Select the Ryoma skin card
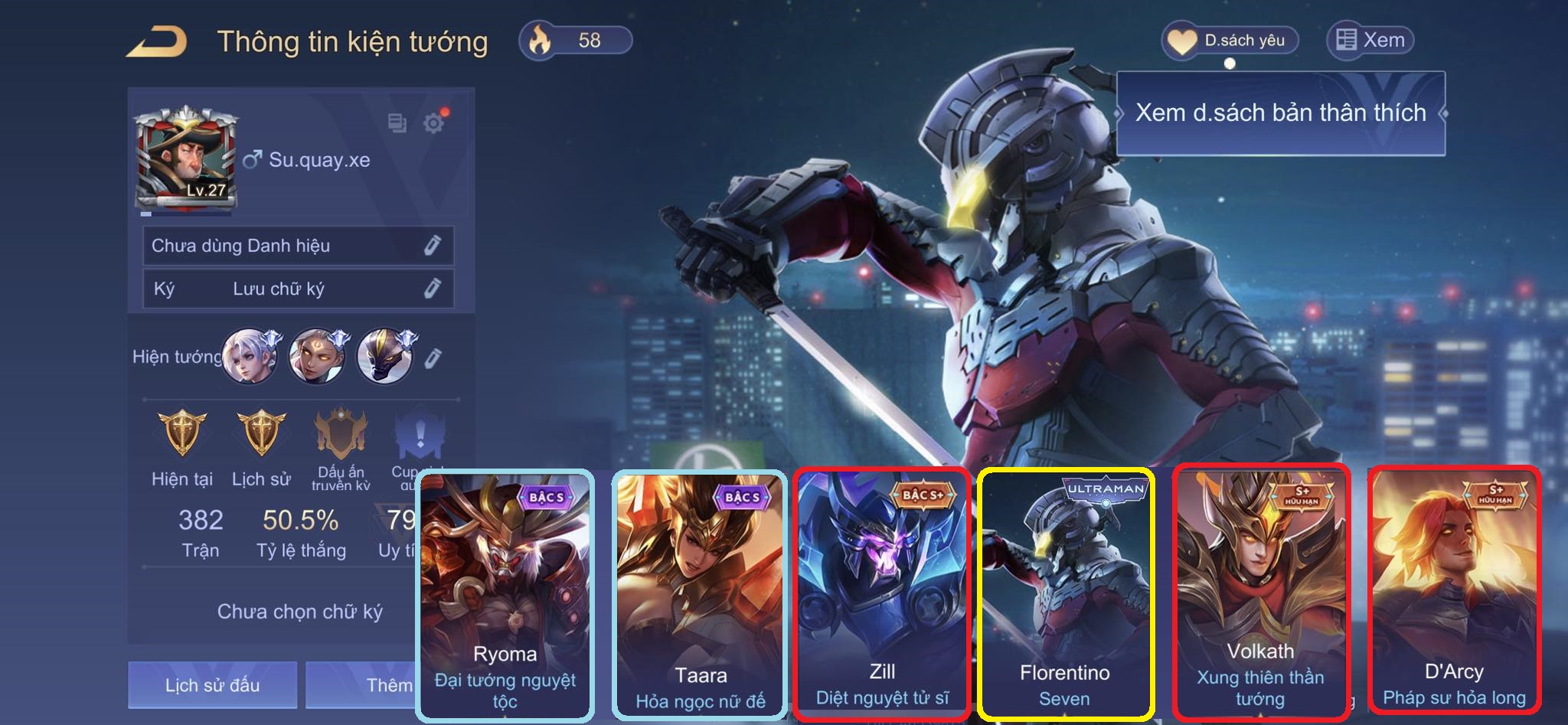Viewport: 1568px width, 725px height. click(505, 595)
